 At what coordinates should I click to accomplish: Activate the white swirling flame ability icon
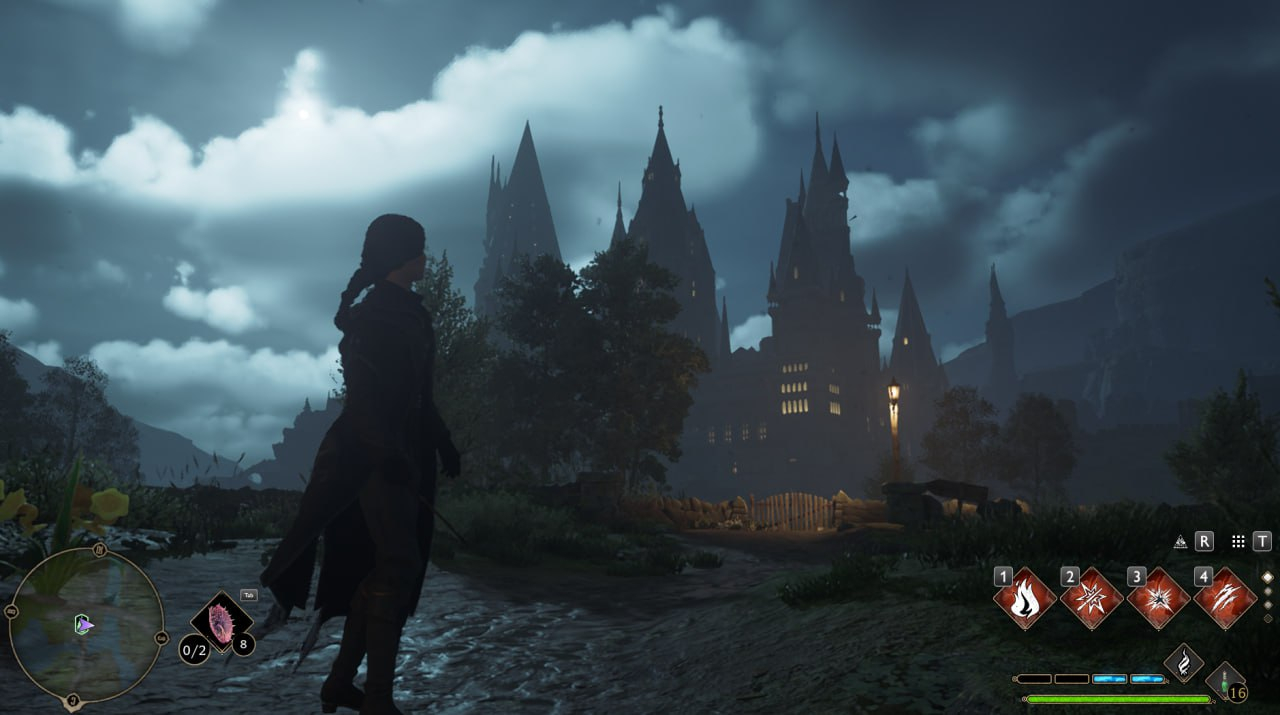tap(1184, 662)
